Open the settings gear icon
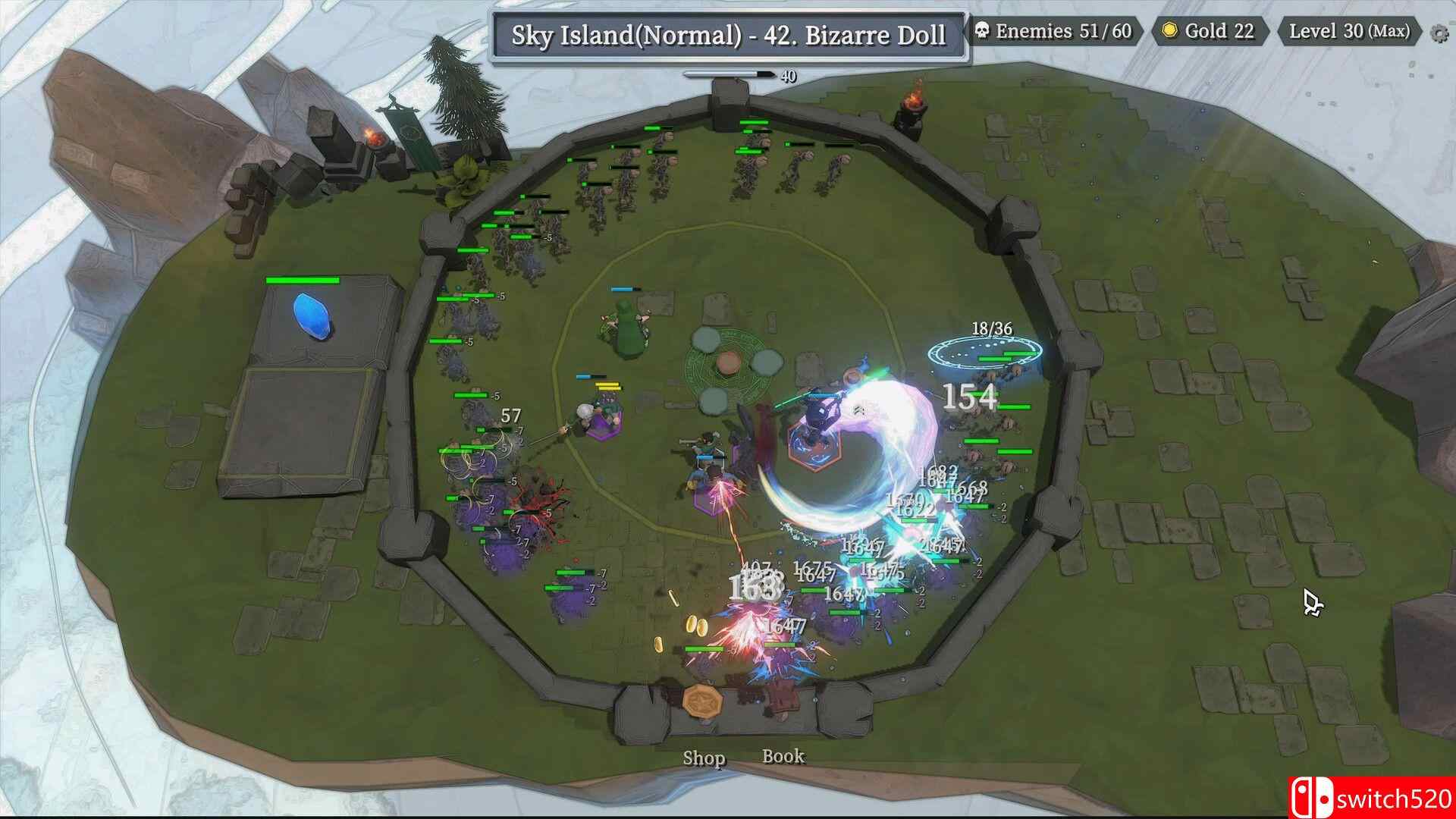 pyautogui.click(x=1438, y=33)
